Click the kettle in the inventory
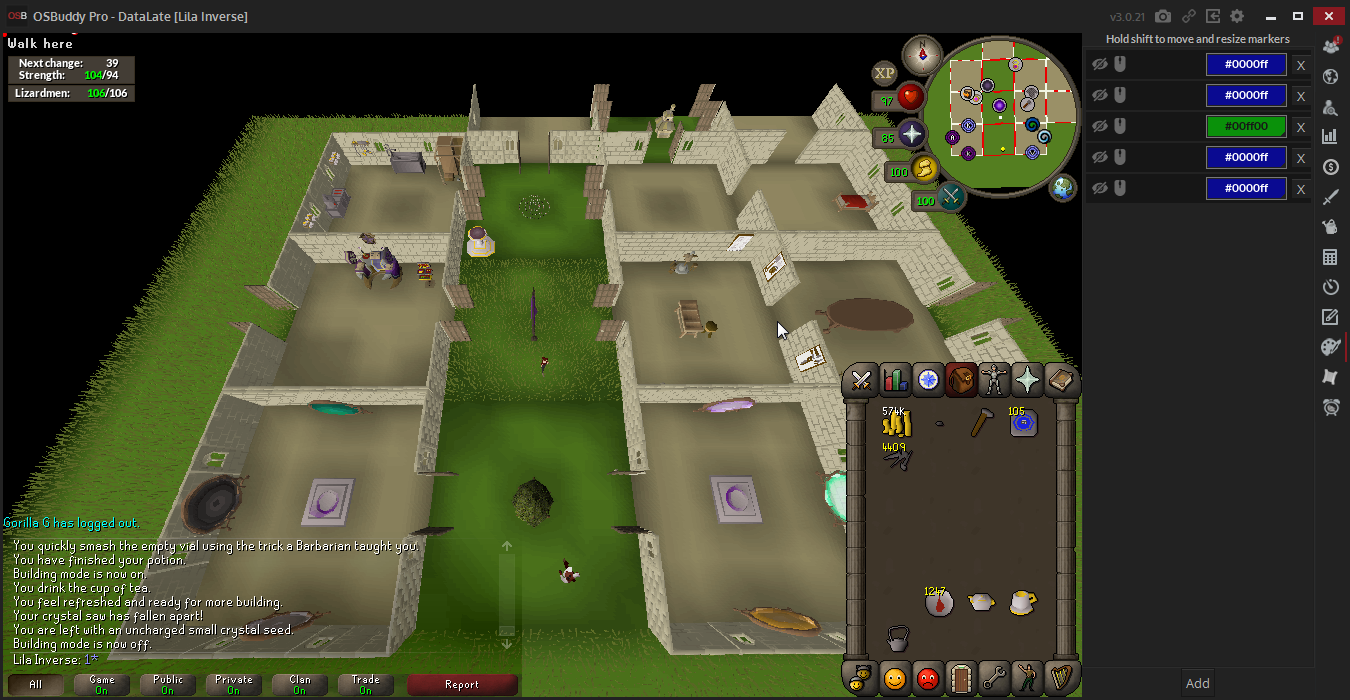This screenshot has width=1350, height=700. pos(897,638)
